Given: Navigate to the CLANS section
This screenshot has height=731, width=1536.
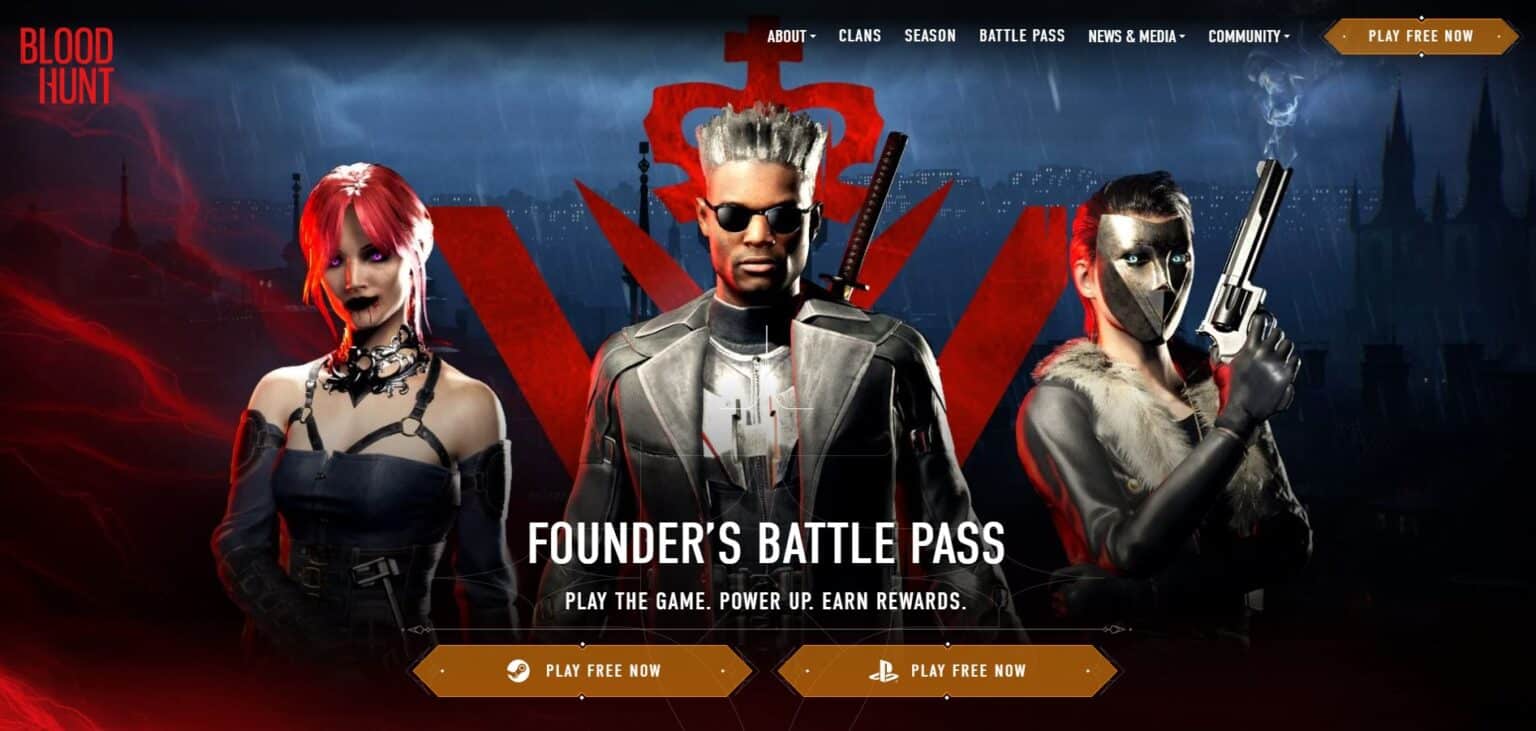Looking at the screenshot, I should 862,36.
